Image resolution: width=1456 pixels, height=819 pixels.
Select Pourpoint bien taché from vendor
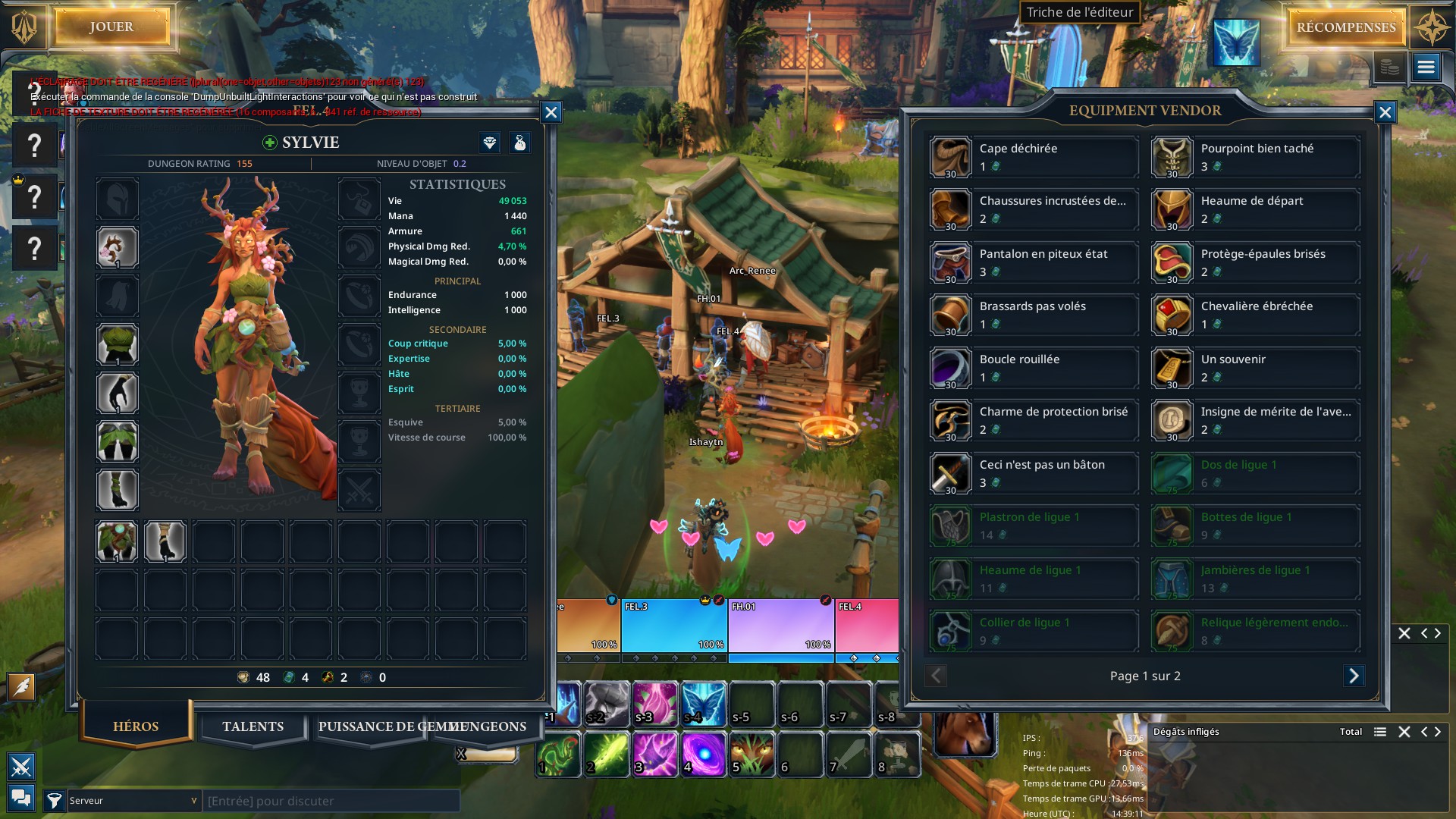[1254, 157]
